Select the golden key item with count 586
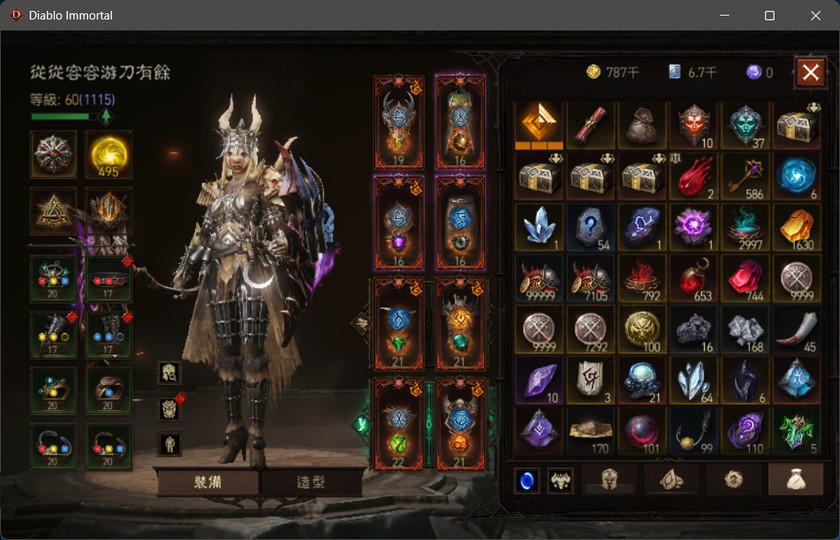 click(745, 176)
